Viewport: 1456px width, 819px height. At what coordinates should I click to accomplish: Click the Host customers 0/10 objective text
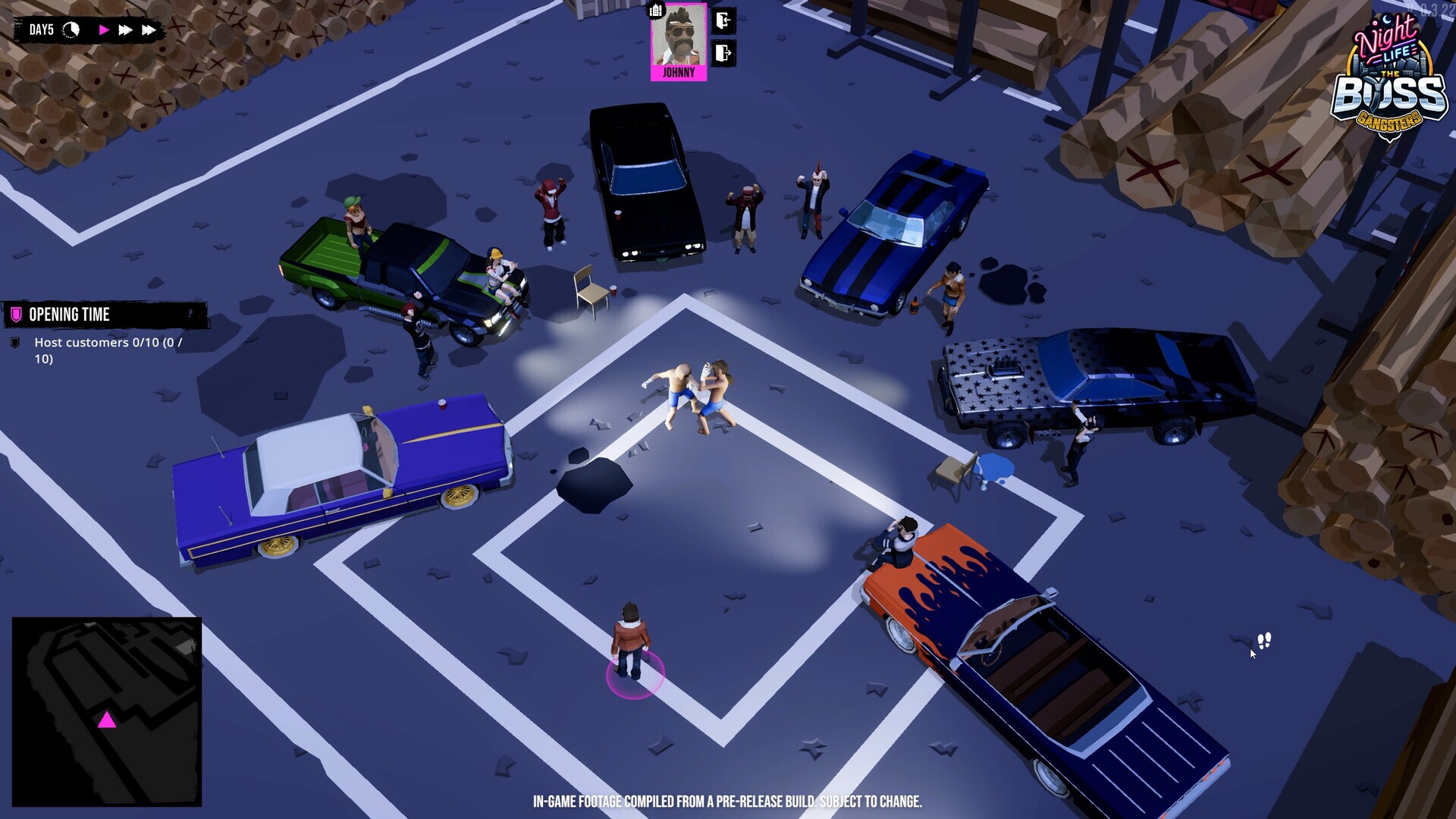106,342
